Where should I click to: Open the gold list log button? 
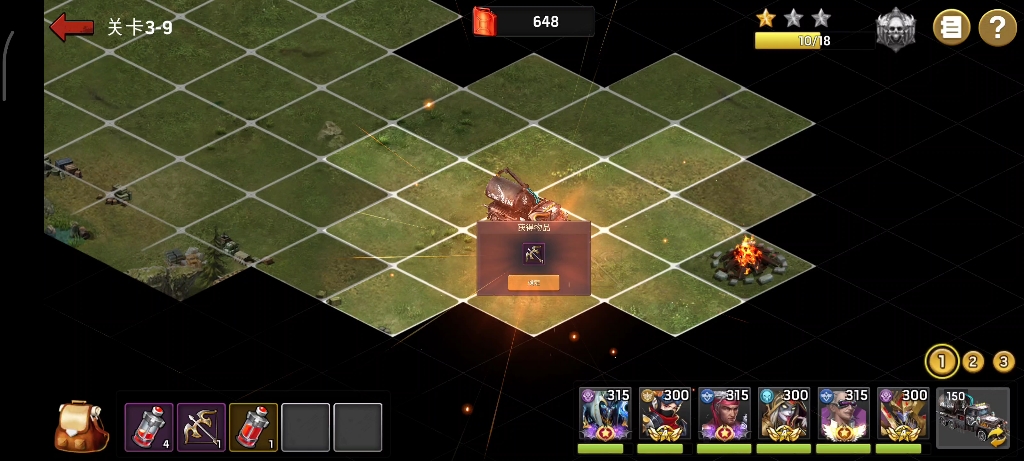[x=951, y=27]
